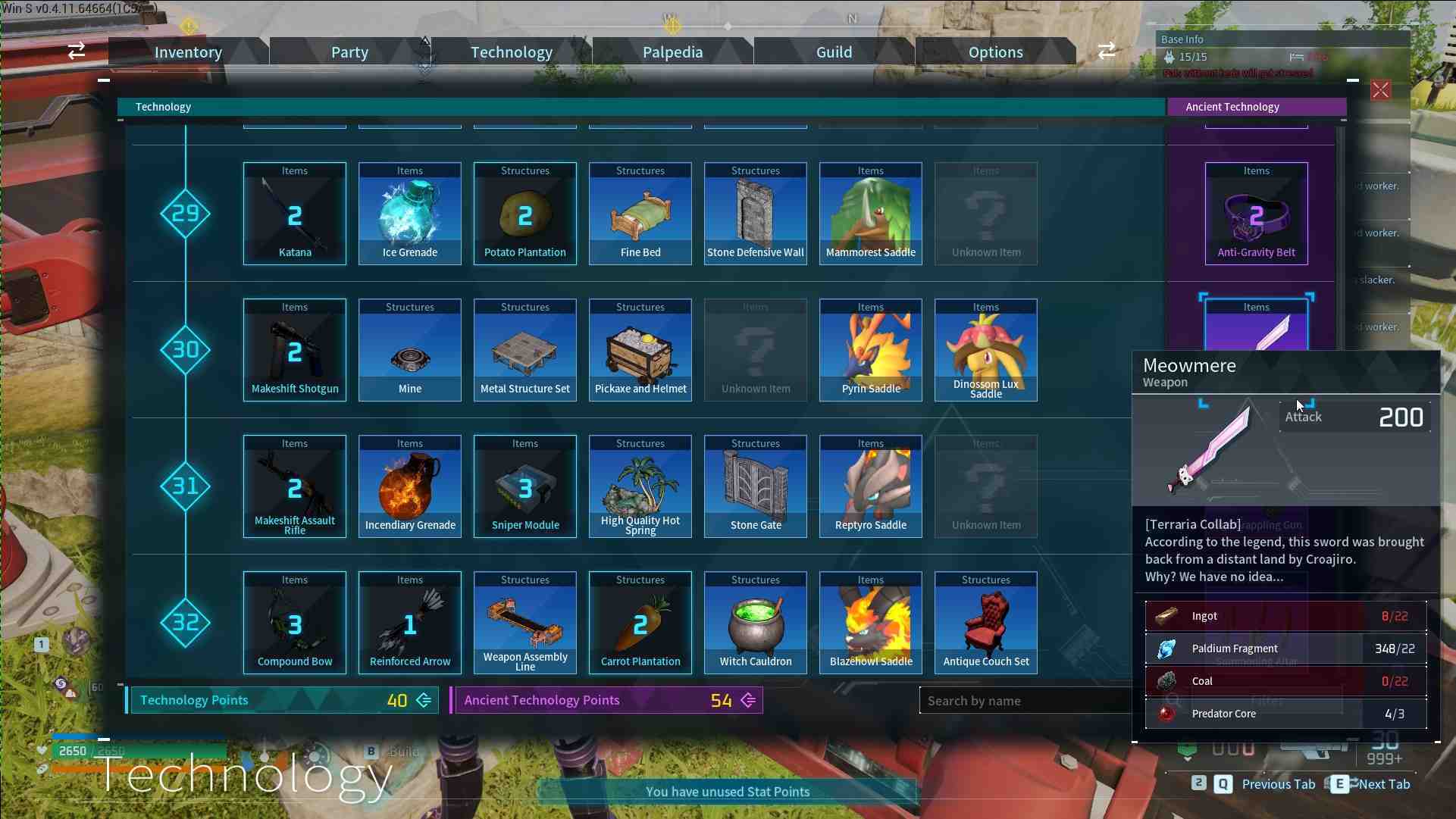Click the Search by name field
Image resolution: width=1456 pixels, height=819 pixels.
click(1023, 701)
